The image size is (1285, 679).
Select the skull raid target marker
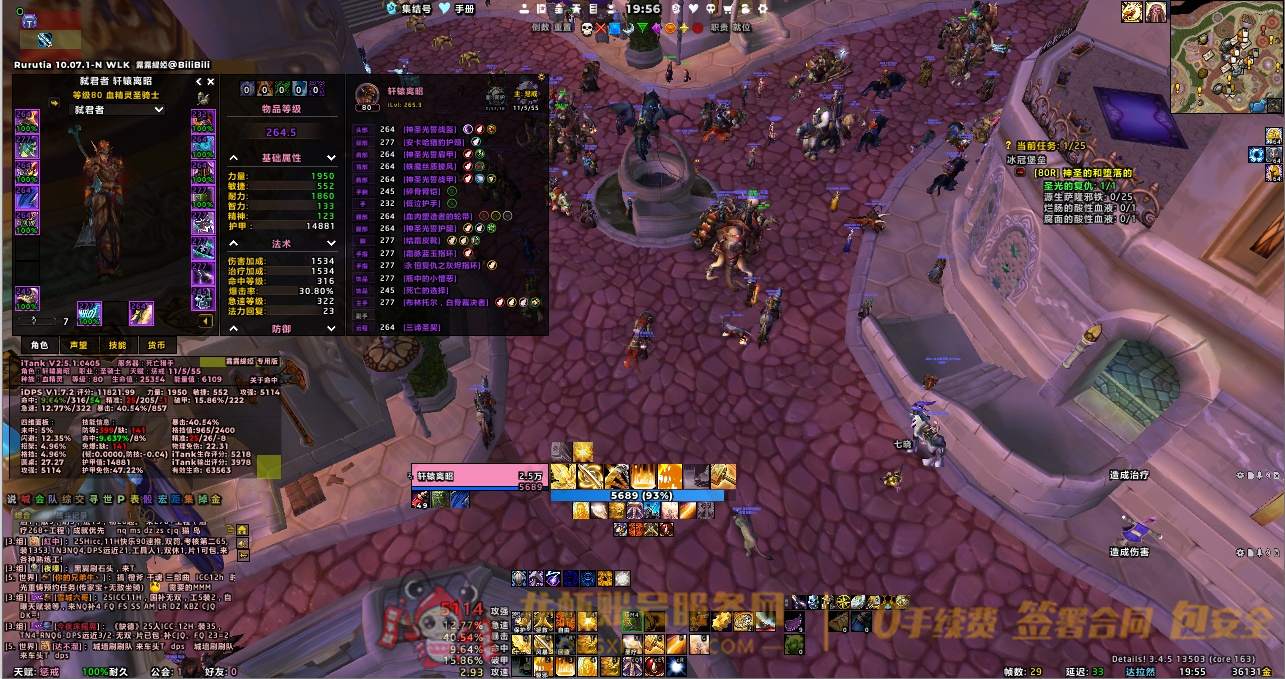586,28
